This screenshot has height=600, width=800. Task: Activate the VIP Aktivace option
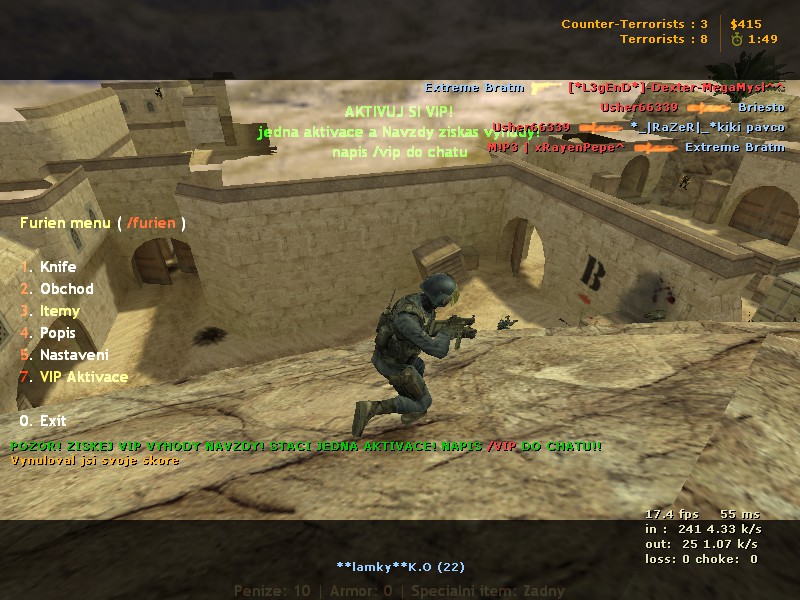point(84,377)
